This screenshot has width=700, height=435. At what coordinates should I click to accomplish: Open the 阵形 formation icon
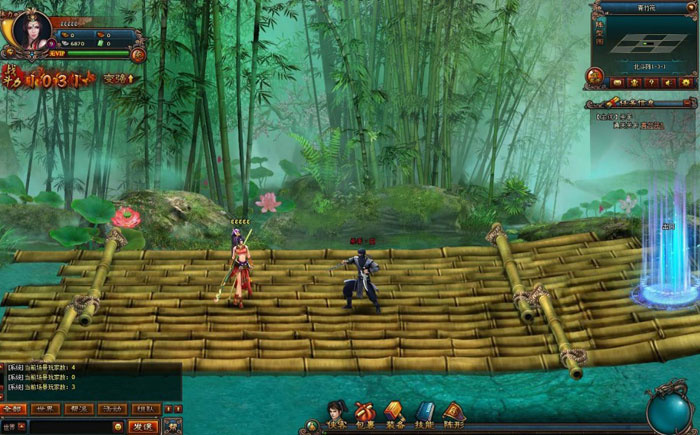pyautogui.click(x=453, y=413)
